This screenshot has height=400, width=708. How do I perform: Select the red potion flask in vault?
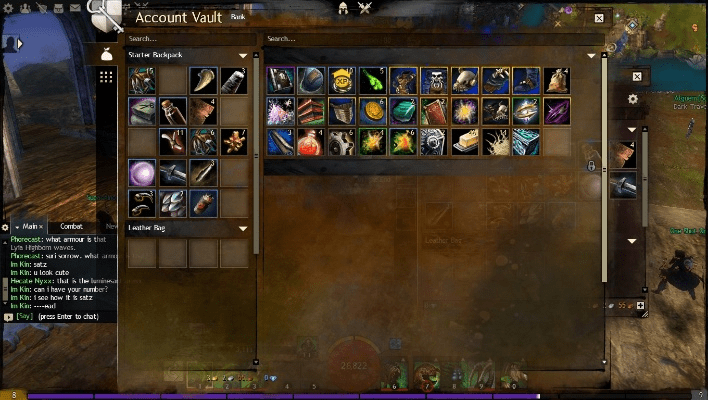pos(311,142)
